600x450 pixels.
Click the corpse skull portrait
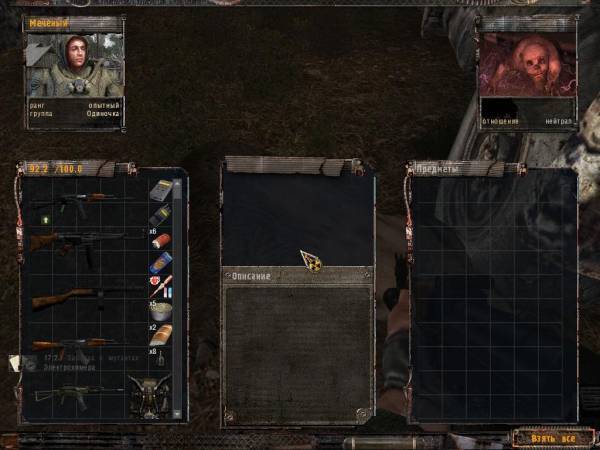tap(528, 65)
